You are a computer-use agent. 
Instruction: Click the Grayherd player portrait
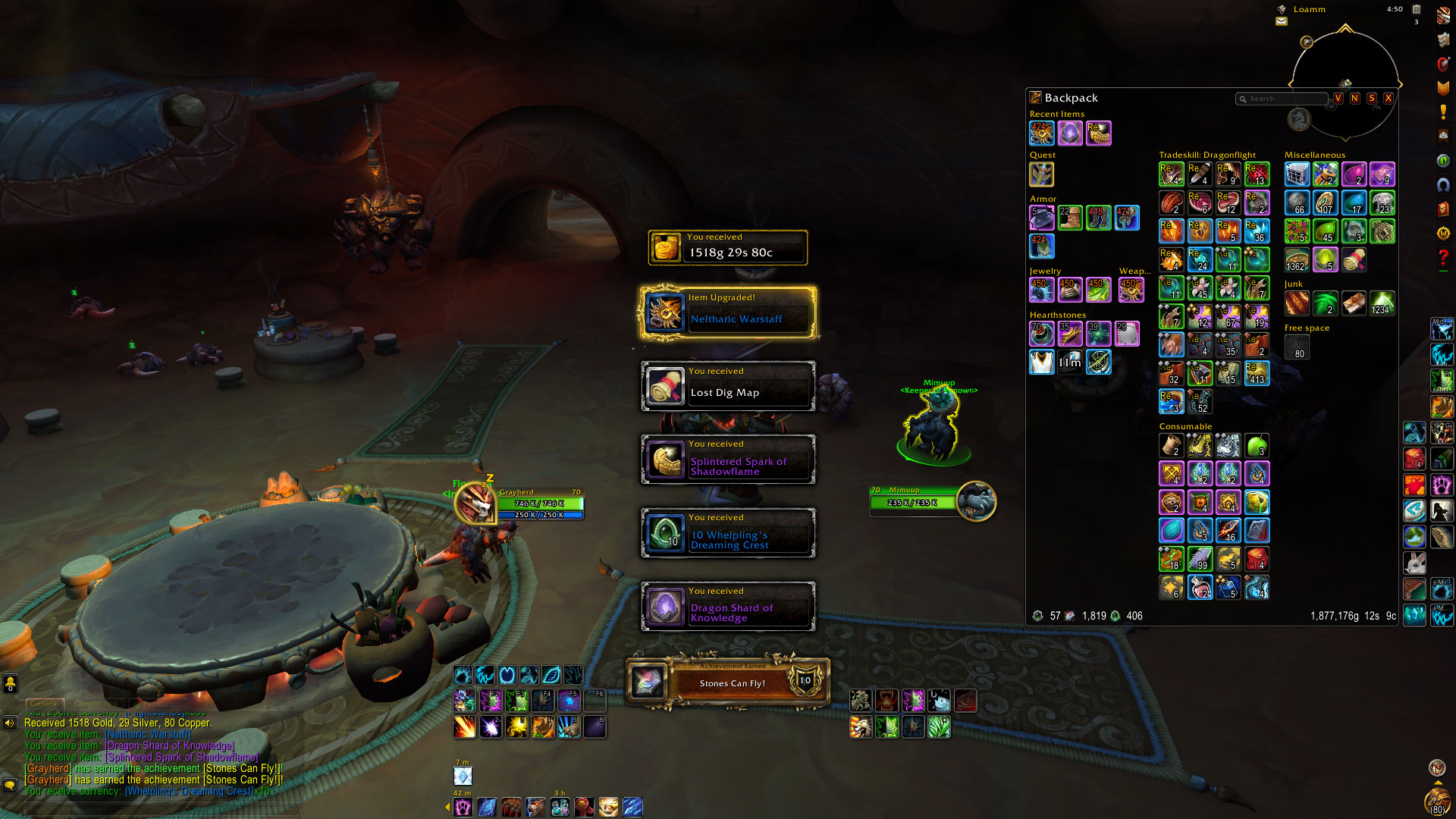click(x=475, y=502)
